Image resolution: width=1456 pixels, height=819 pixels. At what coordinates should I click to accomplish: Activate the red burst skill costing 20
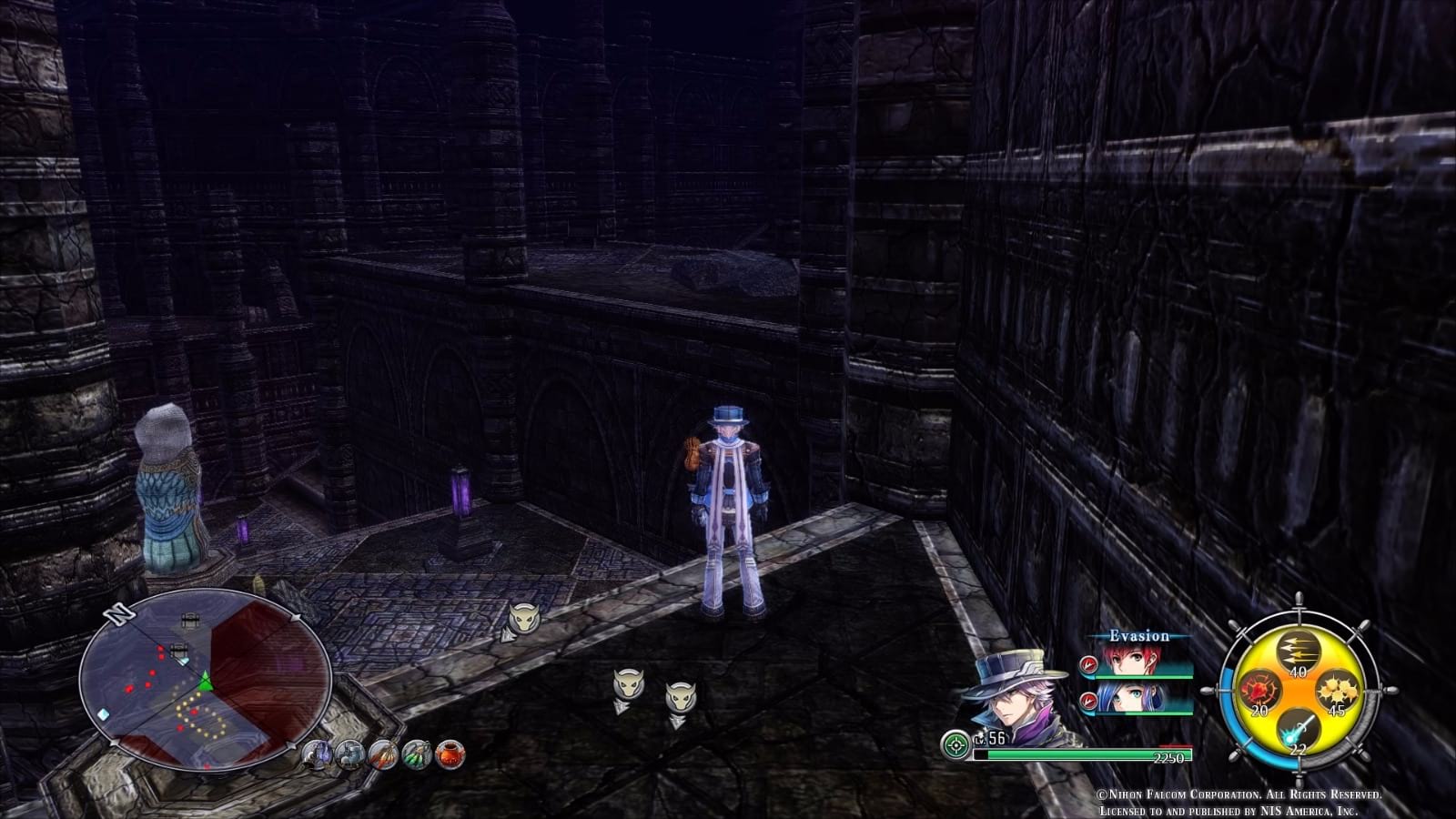(x=1259, y=690)
